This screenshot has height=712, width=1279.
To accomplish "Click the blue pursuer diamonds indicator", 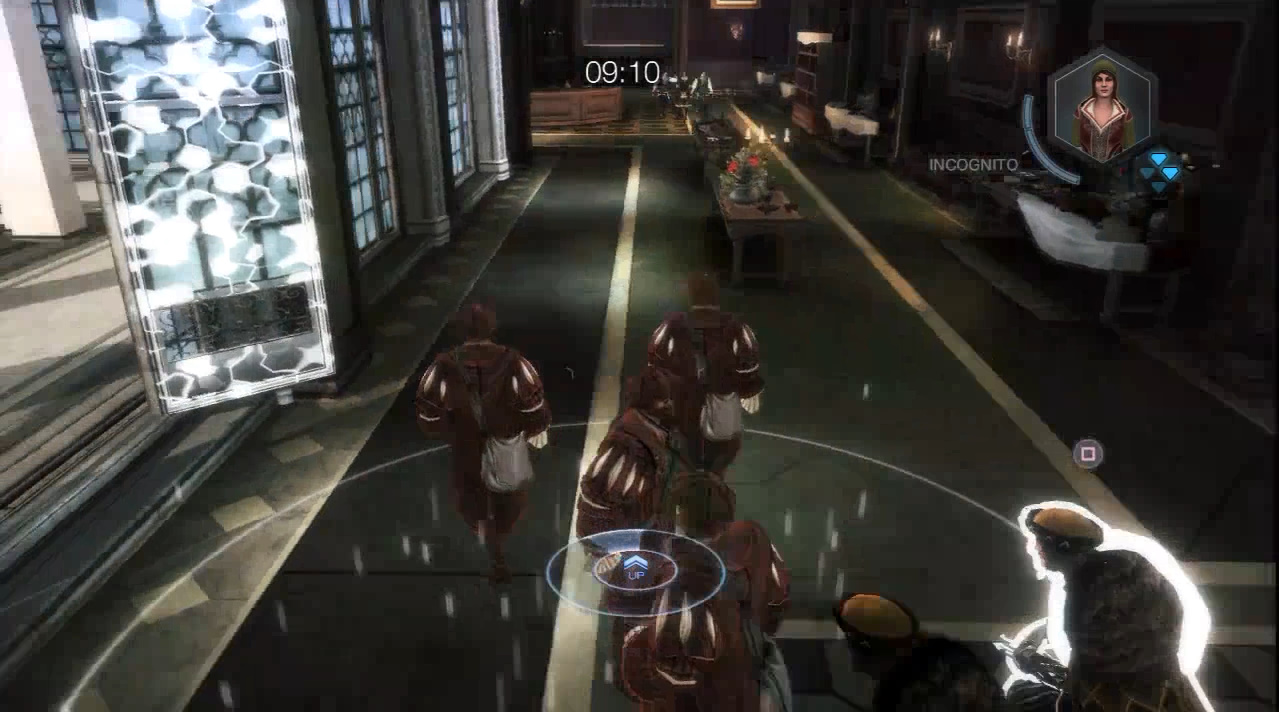I will (x=1161, y=171).
